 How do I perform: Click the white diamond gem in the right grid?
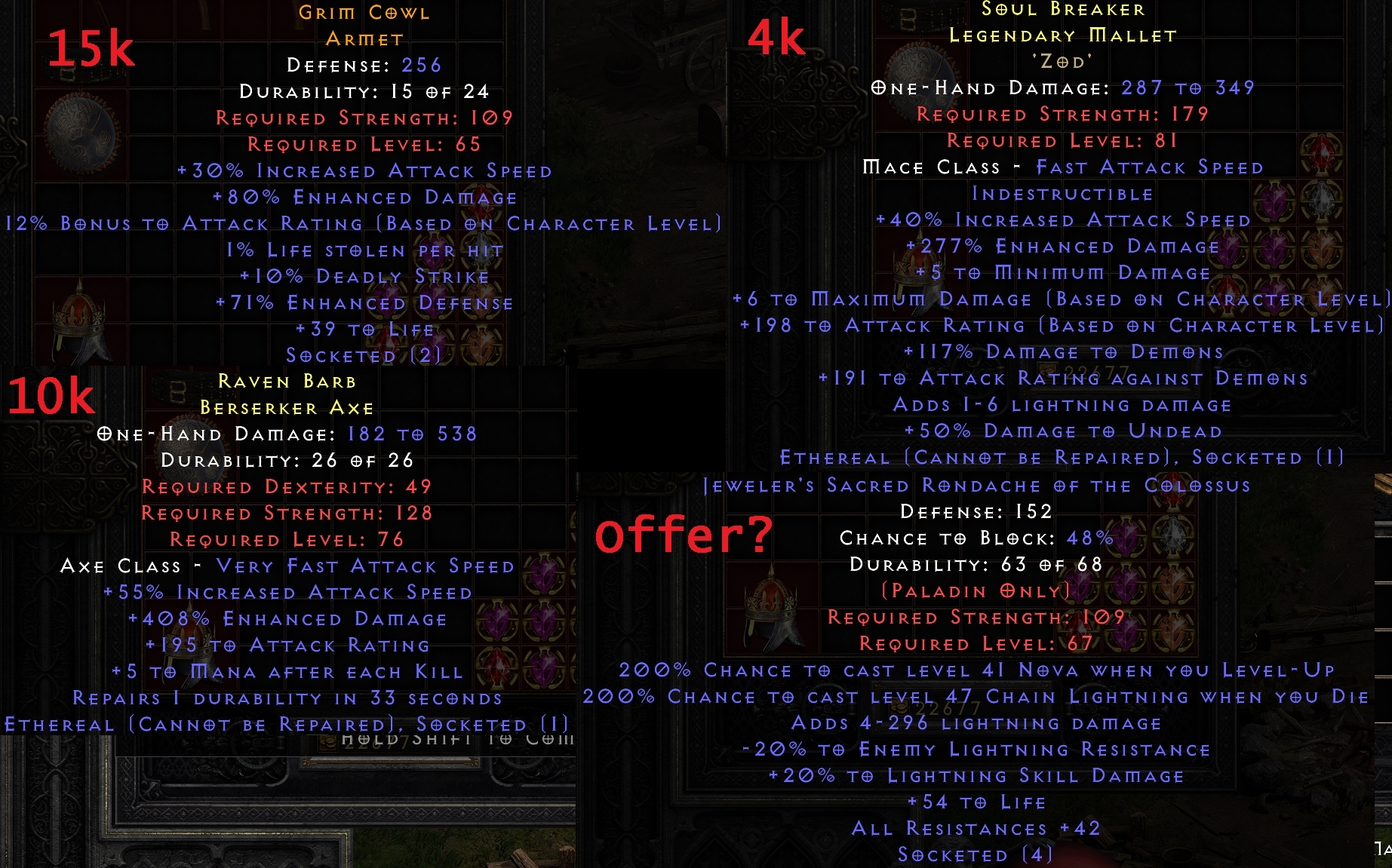pyautogui.click(x=1322, y=202)
